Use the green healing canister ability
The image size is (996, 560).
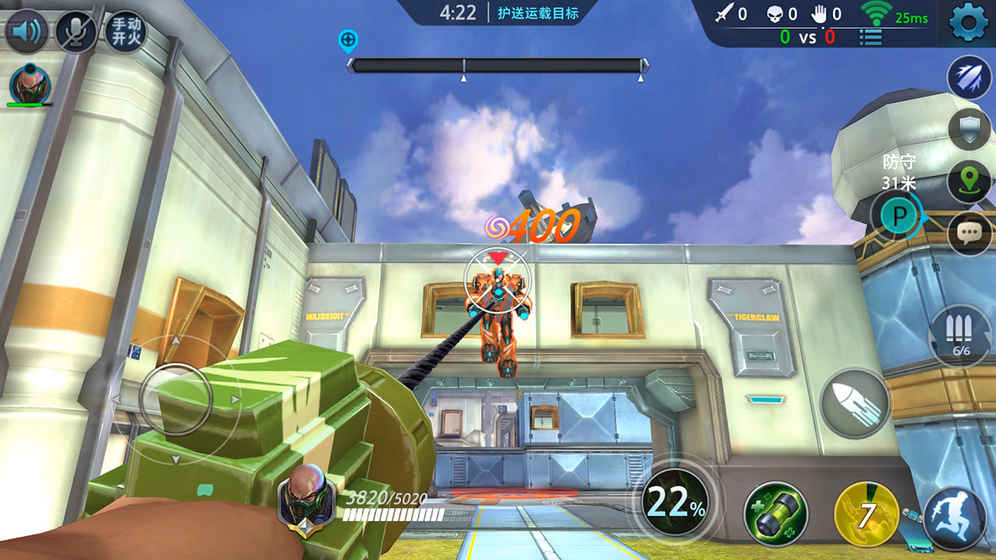click(775, 514)
